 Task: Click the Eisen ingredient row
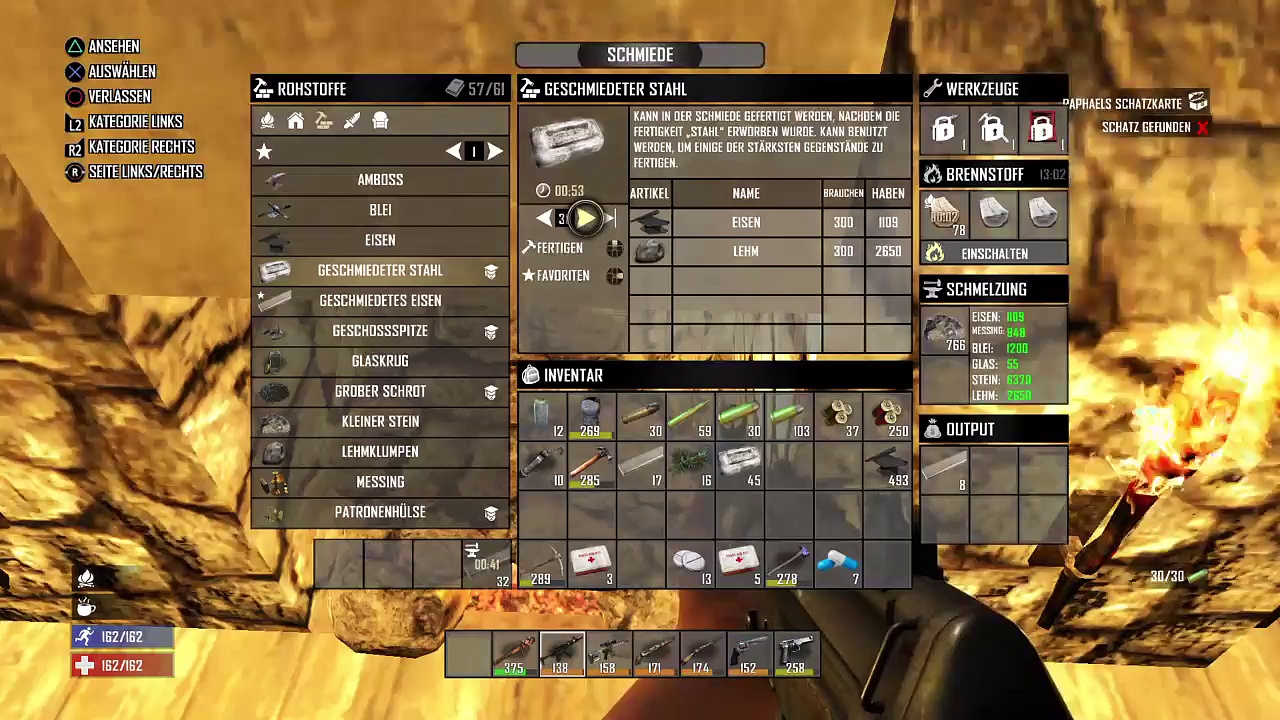(745, 222)
